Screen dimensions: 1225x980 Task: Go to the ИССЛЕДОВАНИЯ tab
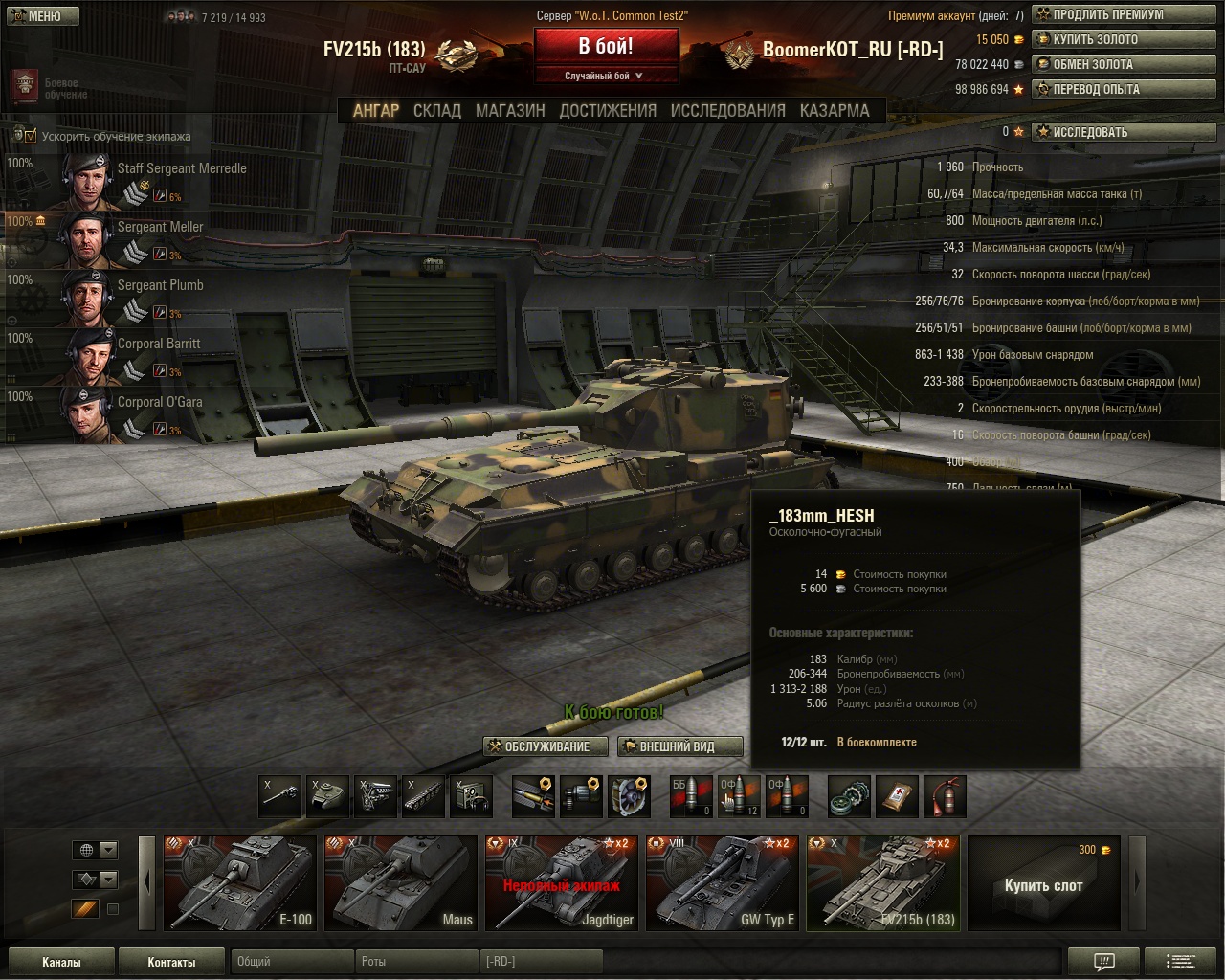click(x=727, y=110)
